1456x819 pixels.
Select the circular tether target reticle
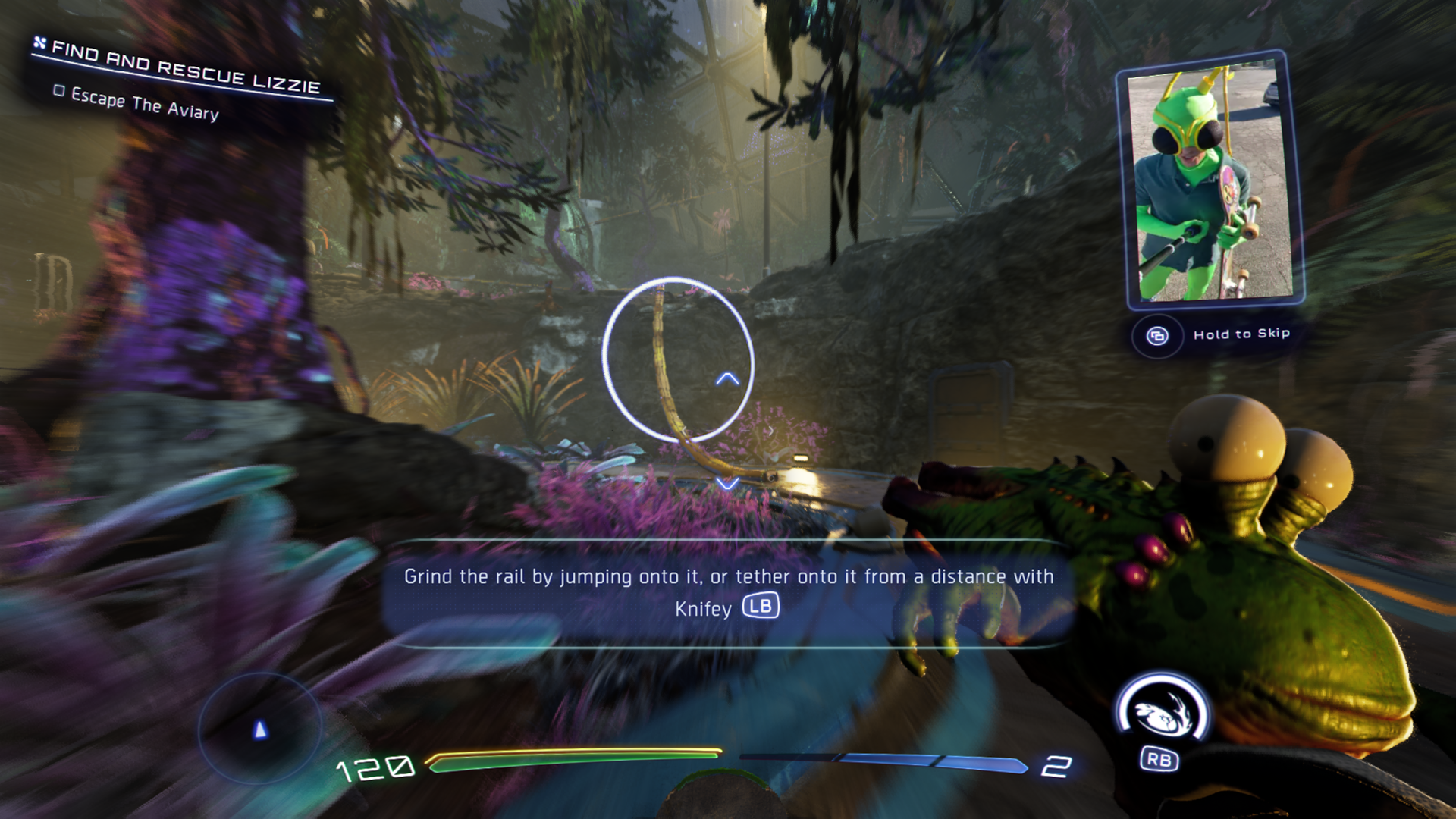pos(678,359)
